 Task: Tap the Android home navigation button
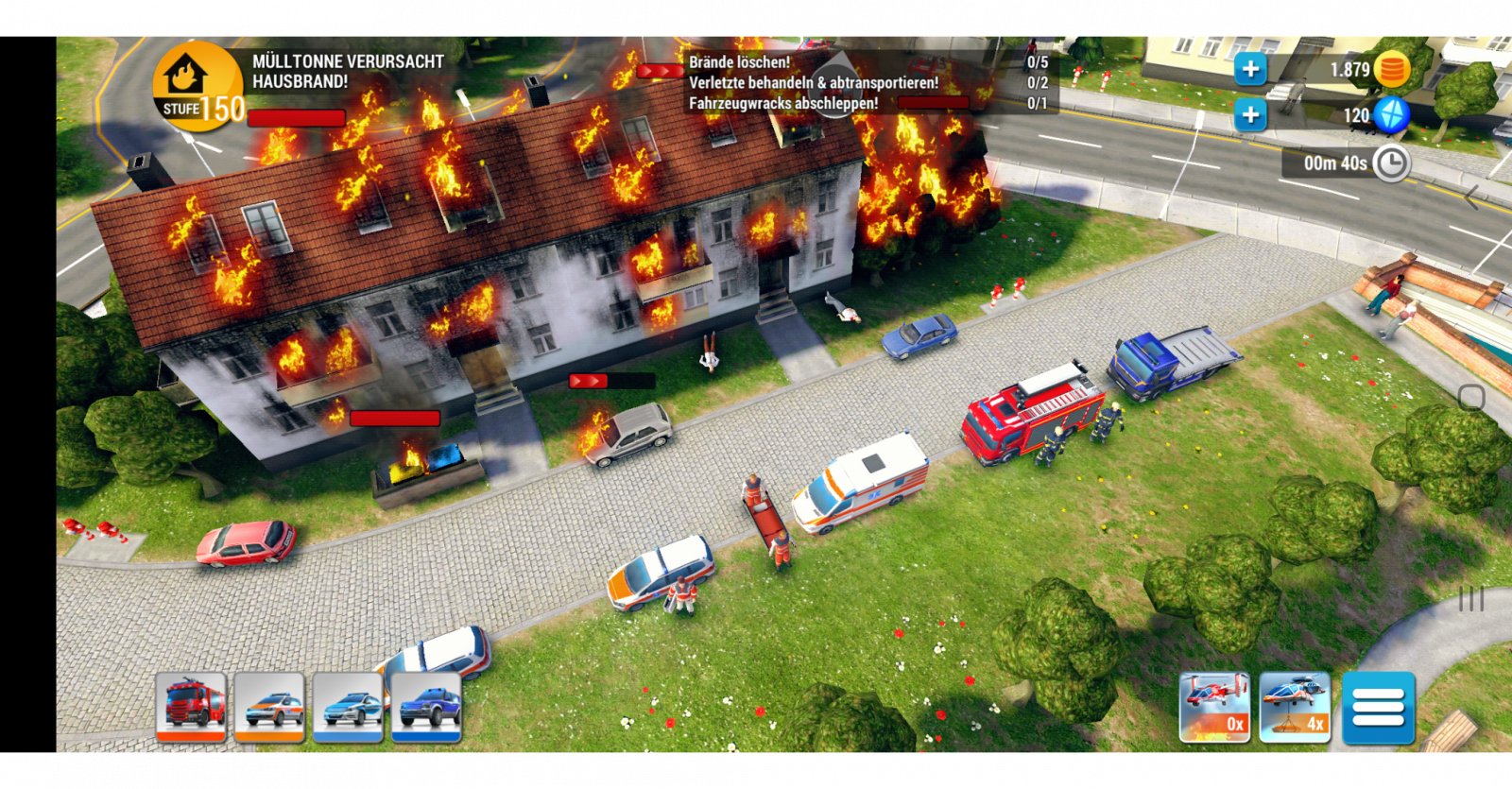click(1471, 397)
